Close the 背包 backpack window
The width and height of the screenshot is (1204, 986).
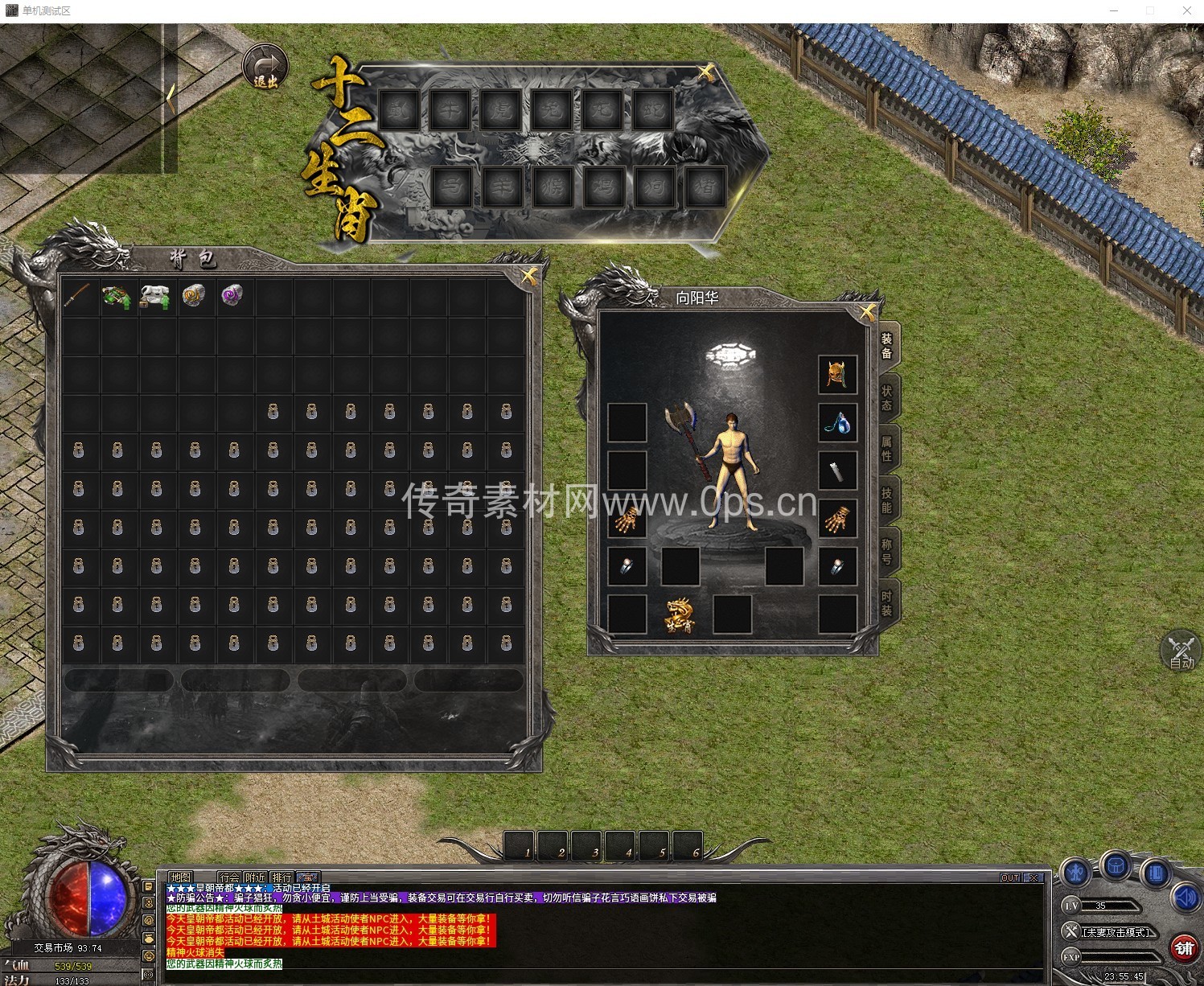[x=528, y=276]
